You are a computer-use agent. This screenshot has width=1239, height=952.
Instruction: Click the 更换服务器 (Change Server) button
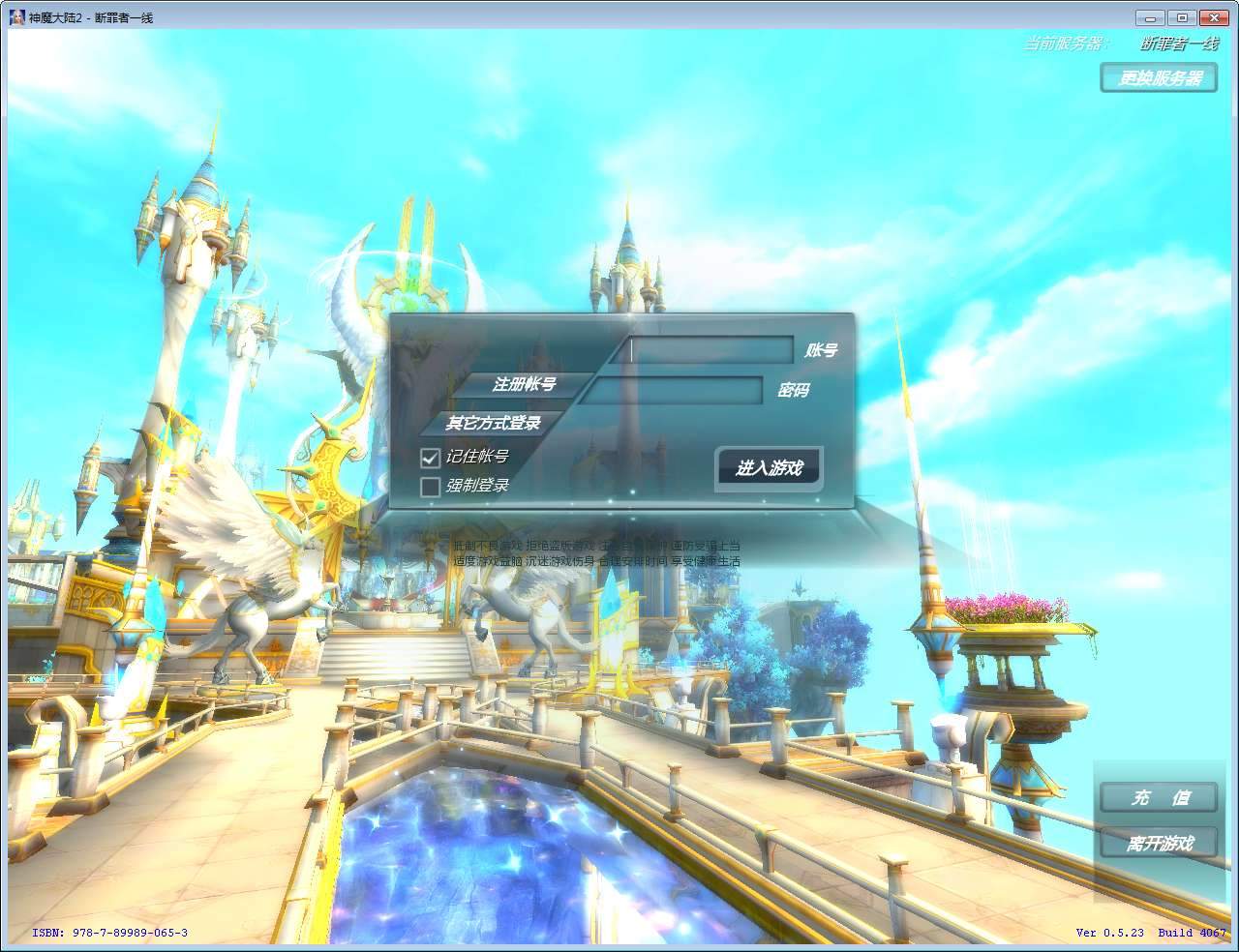coord(1158,78)
